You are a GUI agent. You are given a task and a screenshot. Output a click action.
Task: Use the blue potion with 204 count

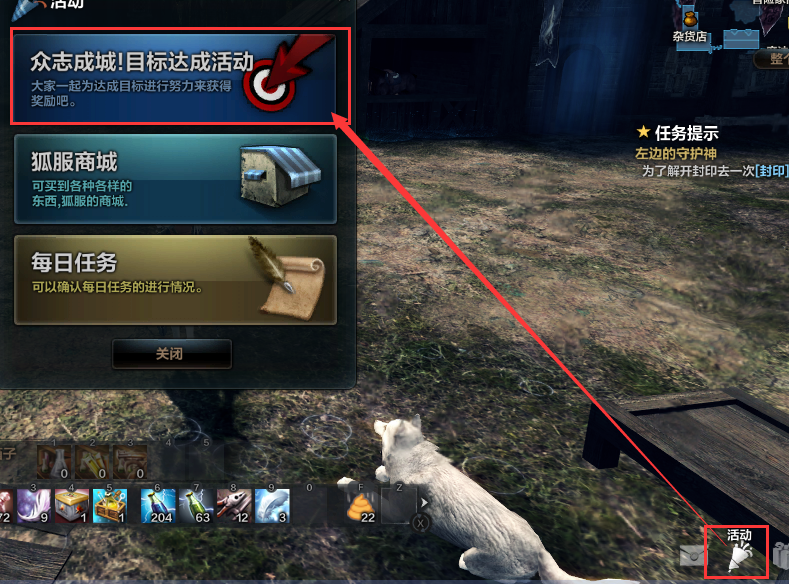coord(160,505)
